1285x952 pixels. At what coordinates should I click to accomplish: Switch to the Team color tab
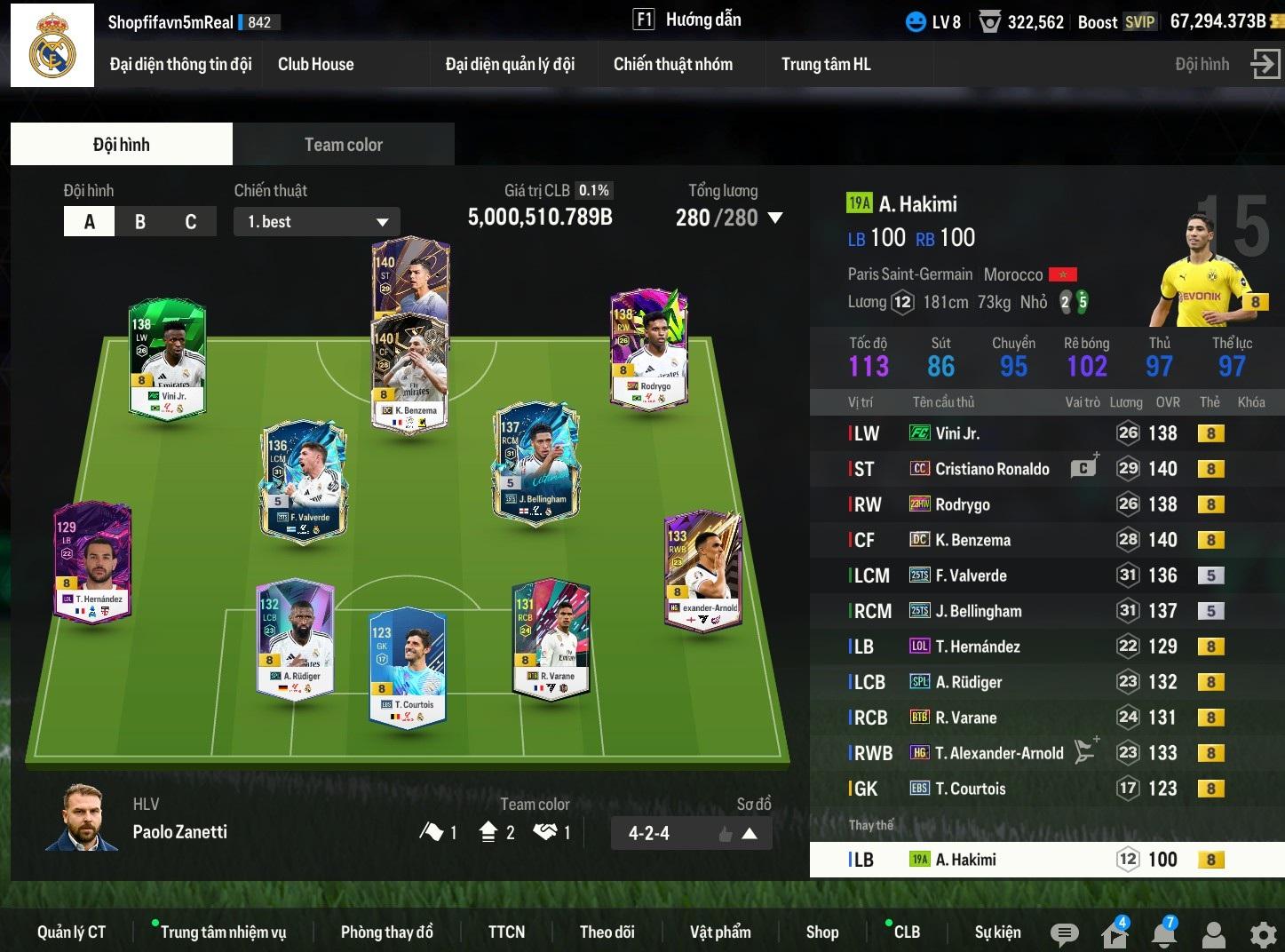pos(343,145)
